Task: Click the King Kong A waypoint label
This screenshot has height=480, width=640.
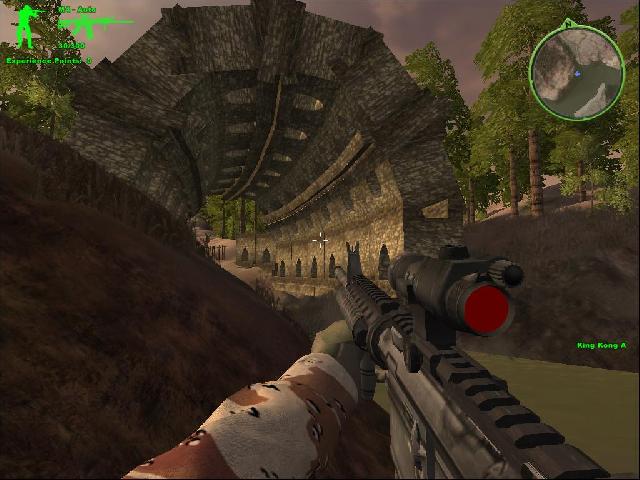Action: pyautogui.click(x=601, y=346)
